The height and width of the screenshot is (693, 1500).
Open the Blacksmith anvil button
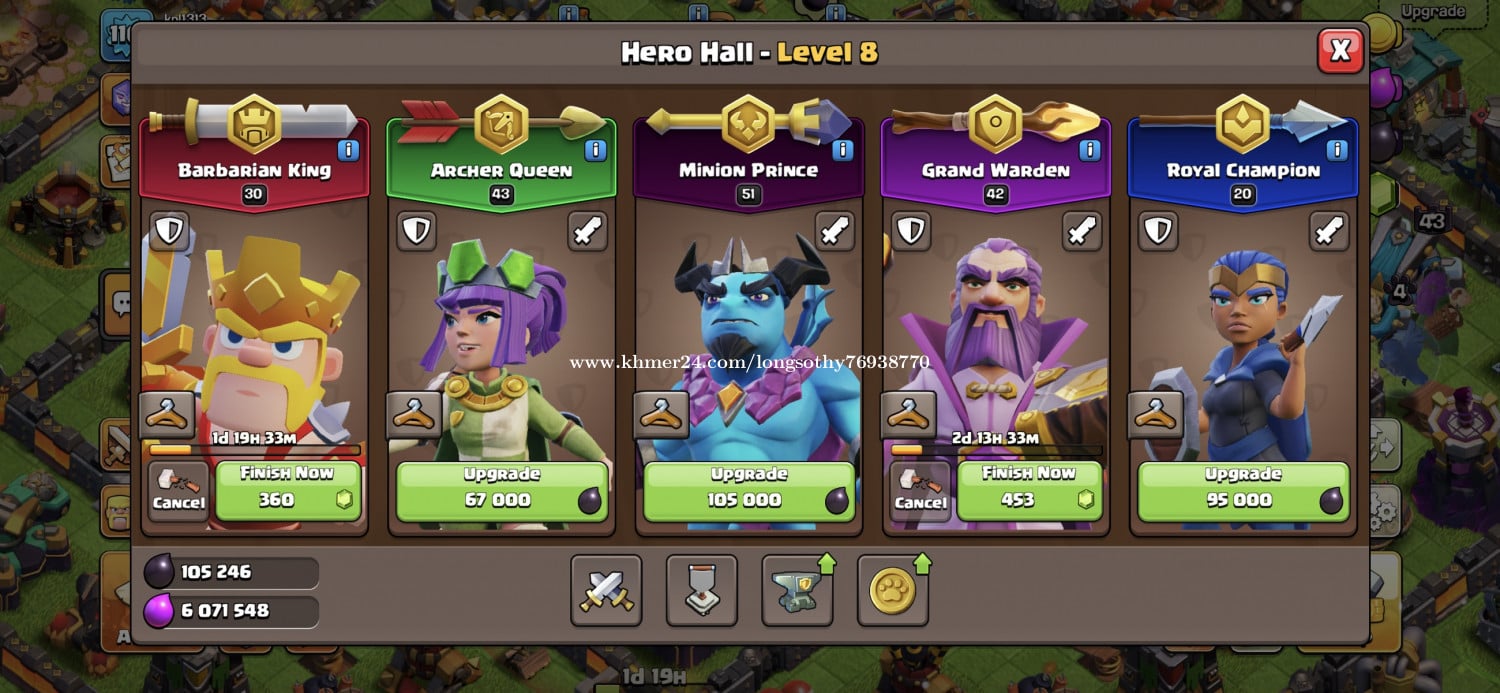(797, 590)
